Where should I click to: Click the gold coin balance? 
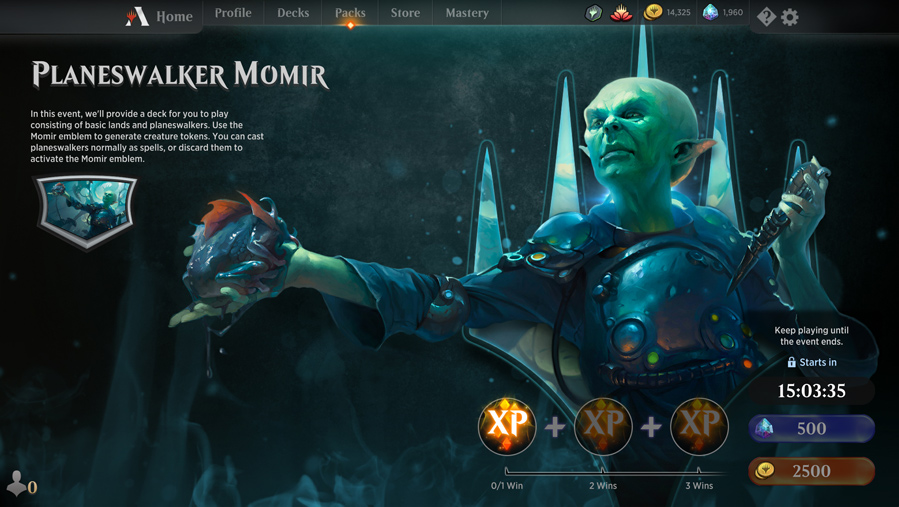point(667,13)
